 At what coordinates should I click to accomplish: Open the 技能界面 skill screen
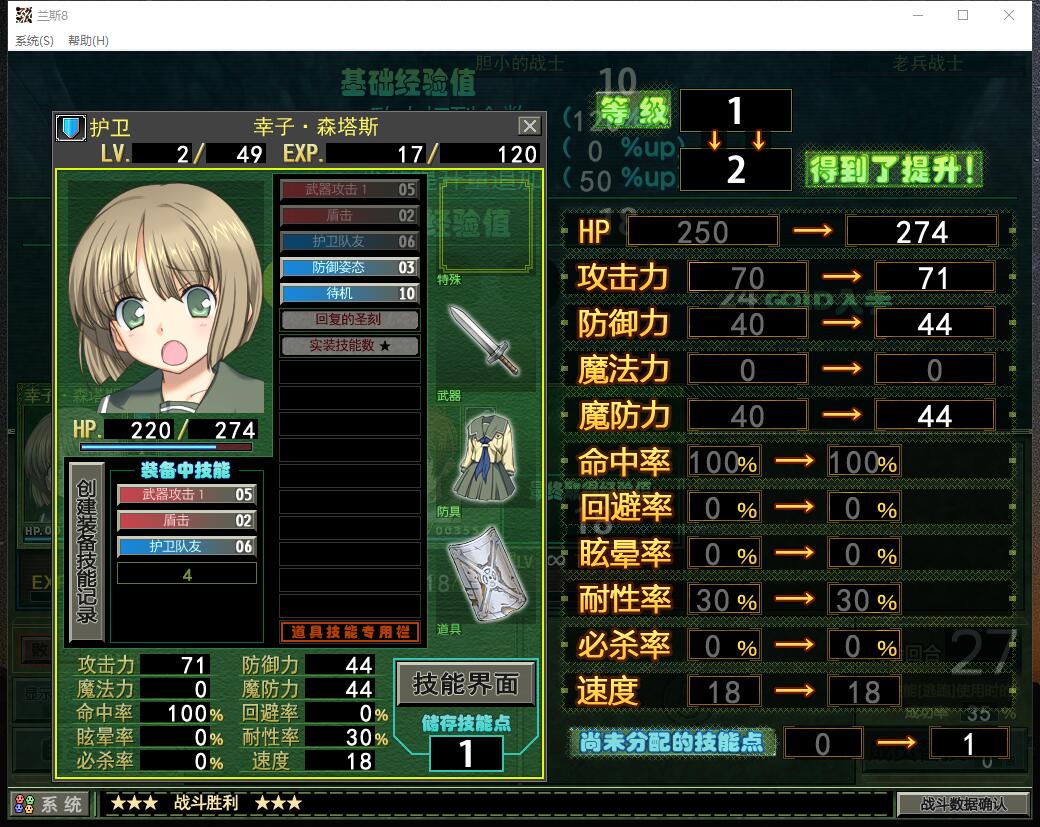(466, 684)
